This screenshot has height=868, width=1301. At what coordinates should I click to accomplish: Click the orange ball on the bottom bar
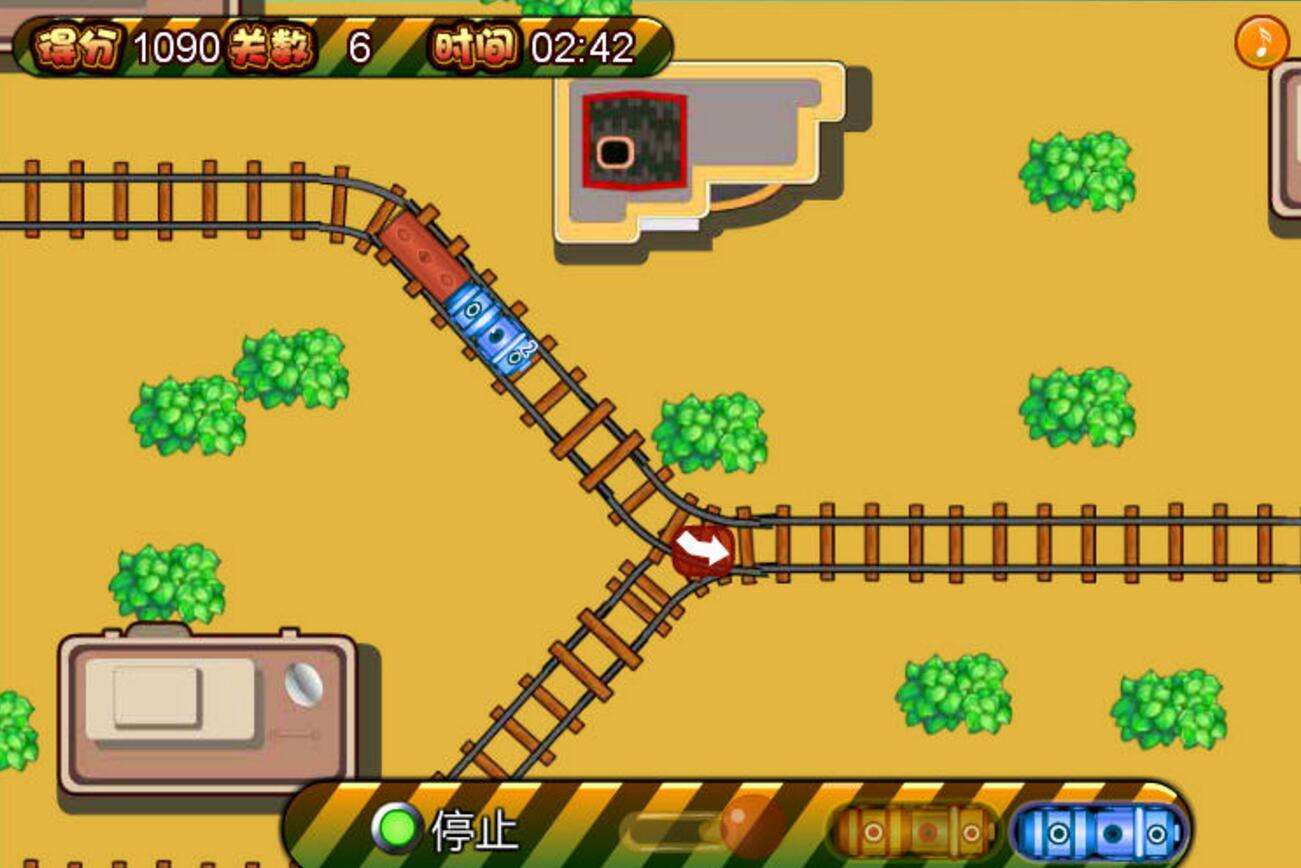coord(752,826)
